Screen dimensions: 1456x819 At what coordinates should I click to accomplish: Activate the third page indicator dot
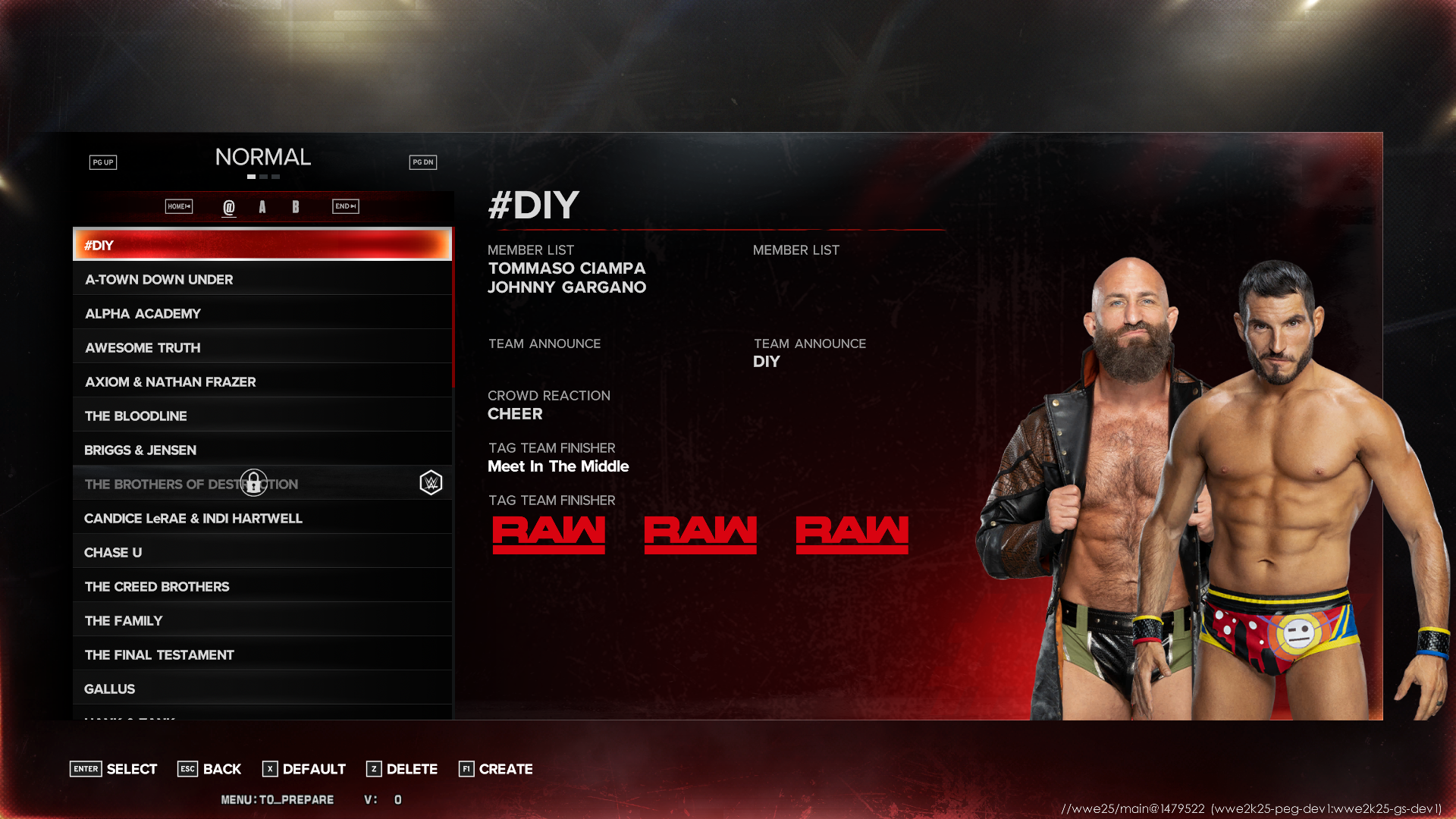[x=275, y=176]
